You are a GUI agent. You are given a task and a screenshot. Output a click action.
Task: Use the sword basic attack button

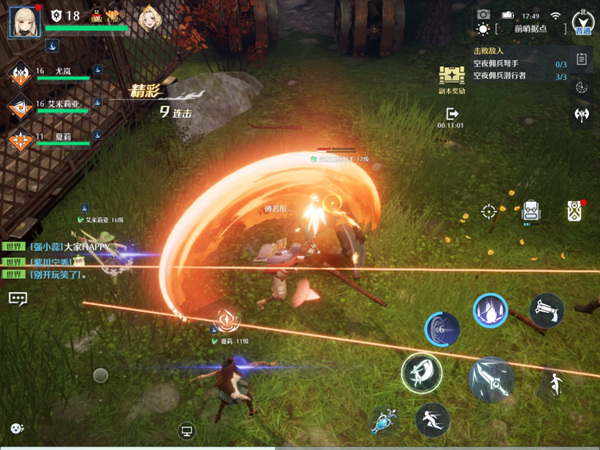pyautogui.click(x=490, y=379)
